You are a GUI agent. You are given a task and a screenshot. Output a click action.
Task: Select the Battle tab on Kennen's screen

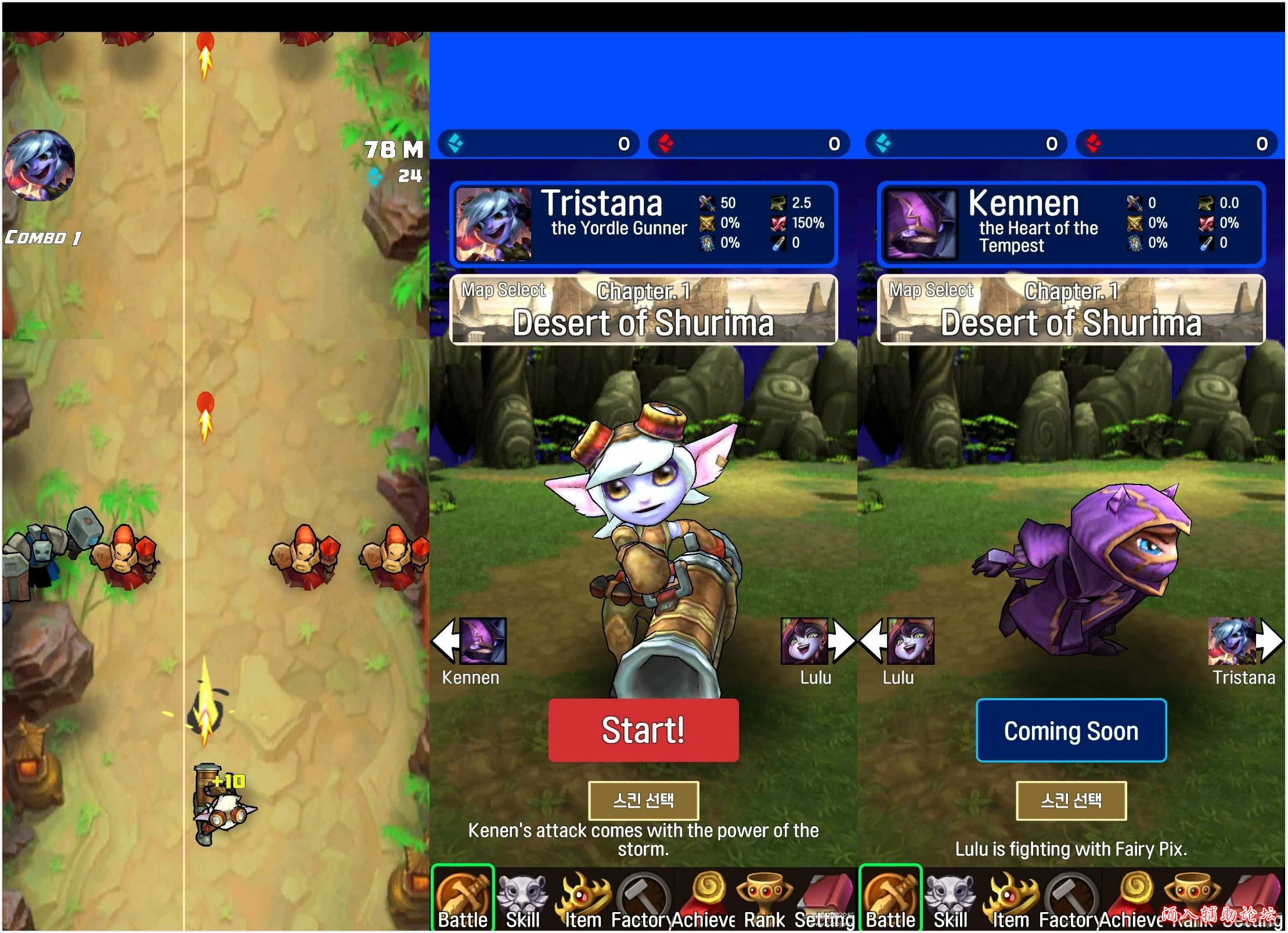(x=890, y=899)
